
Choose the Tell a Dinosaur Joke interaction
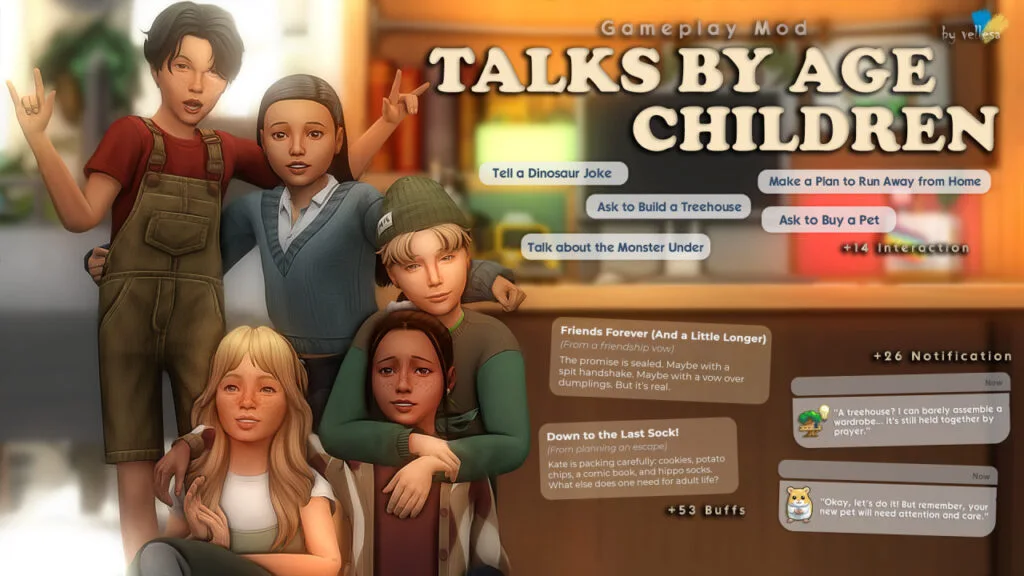coord(553,173)
